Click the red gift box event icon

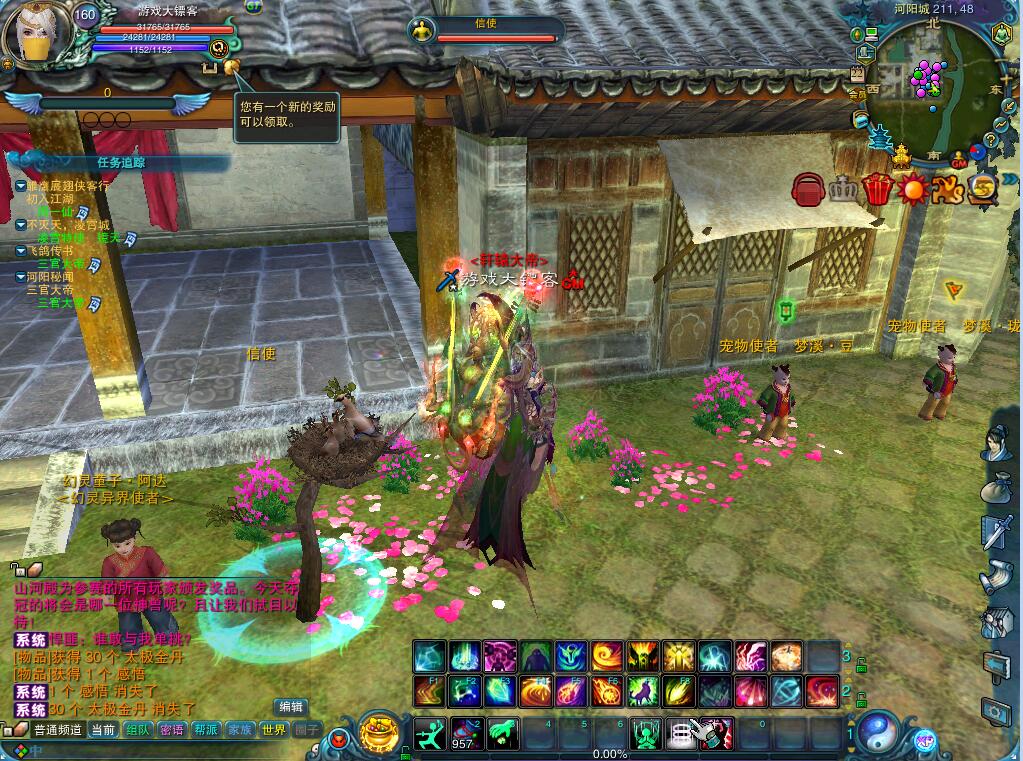[x=877, y=189]
